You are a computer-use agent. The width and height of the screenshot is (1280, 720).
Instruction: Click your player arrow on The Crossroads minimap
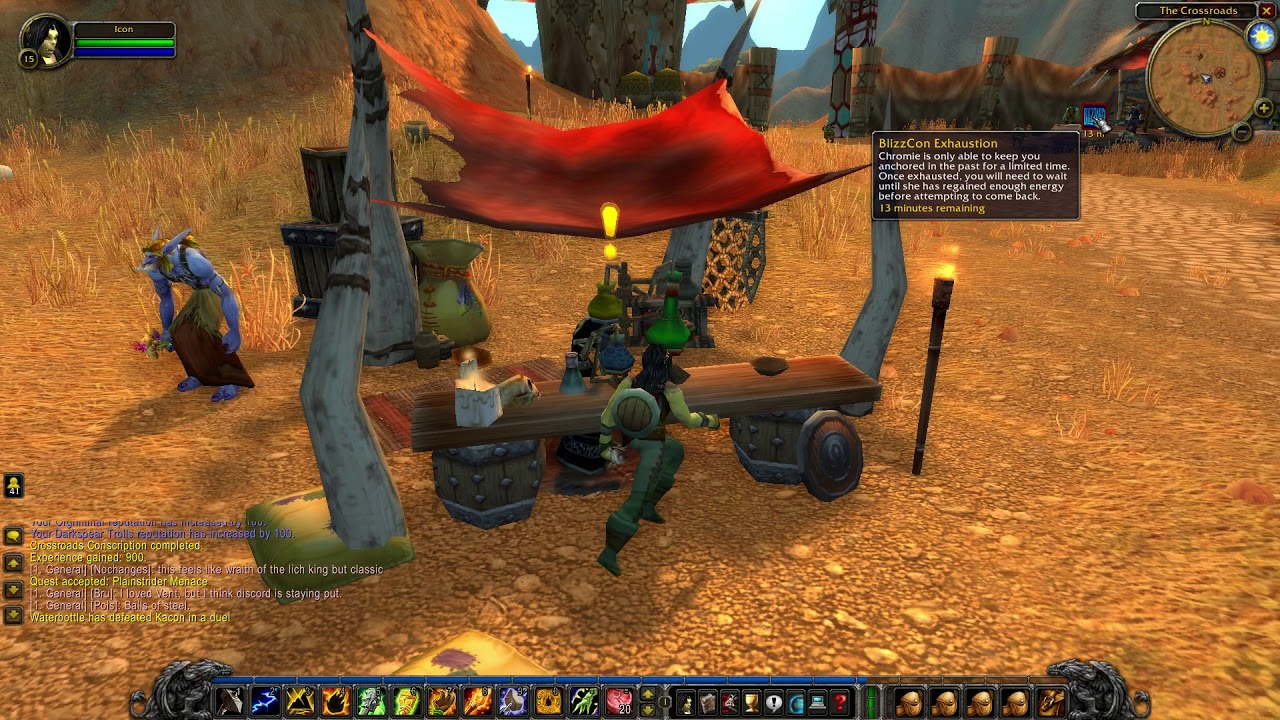1207,79
